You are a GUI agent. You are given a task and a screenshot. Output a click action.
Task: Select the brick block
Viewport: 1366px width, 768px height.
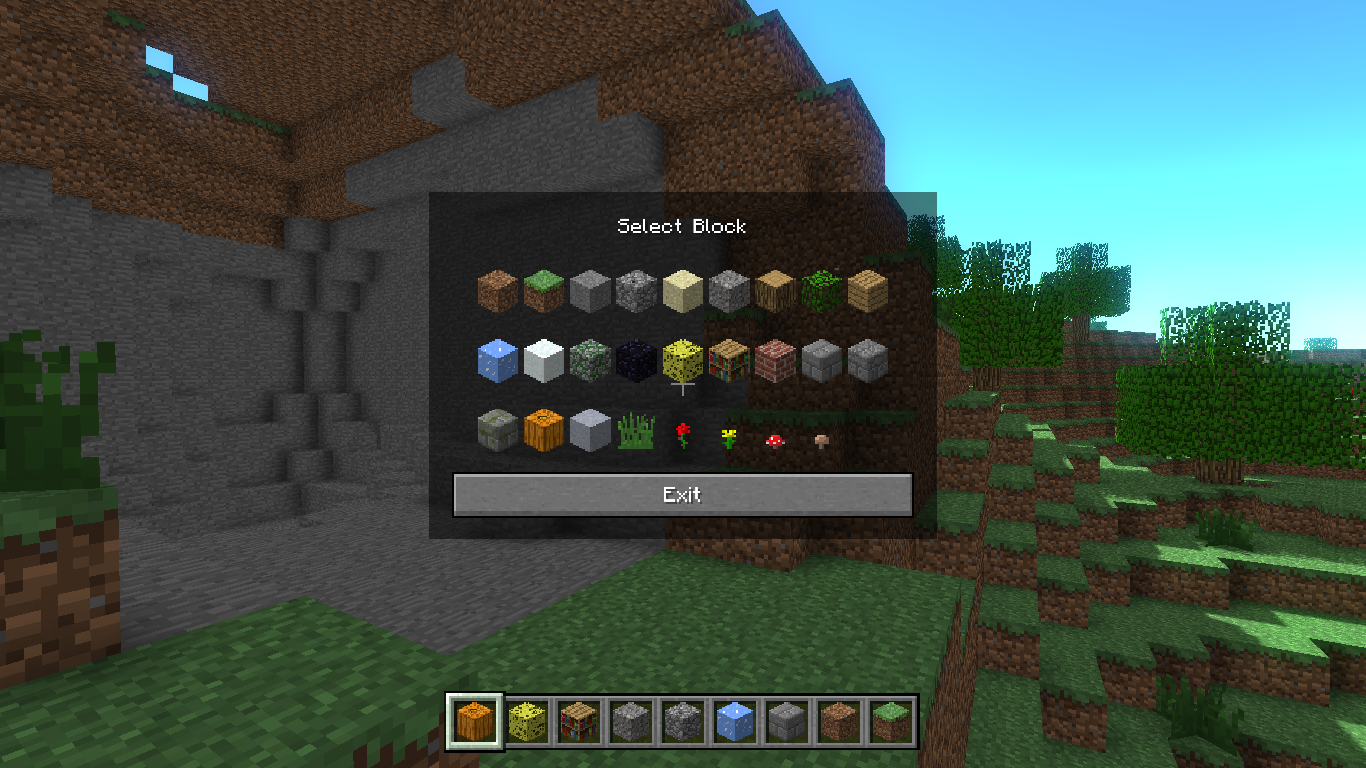(773, 361)
